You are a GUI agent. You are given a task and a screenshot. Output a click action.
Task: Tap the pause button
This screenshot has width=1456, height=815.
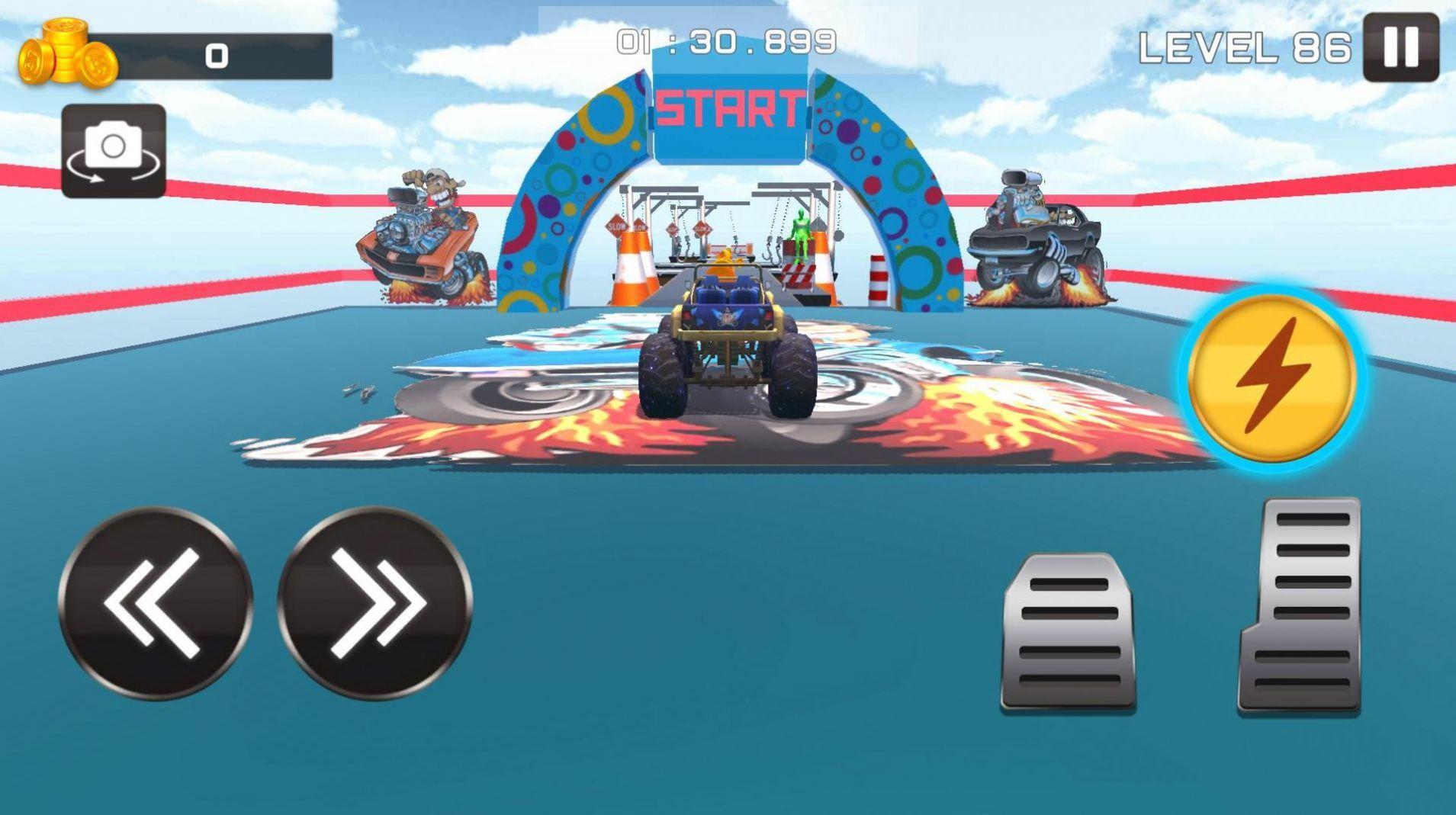point(1403,47)
